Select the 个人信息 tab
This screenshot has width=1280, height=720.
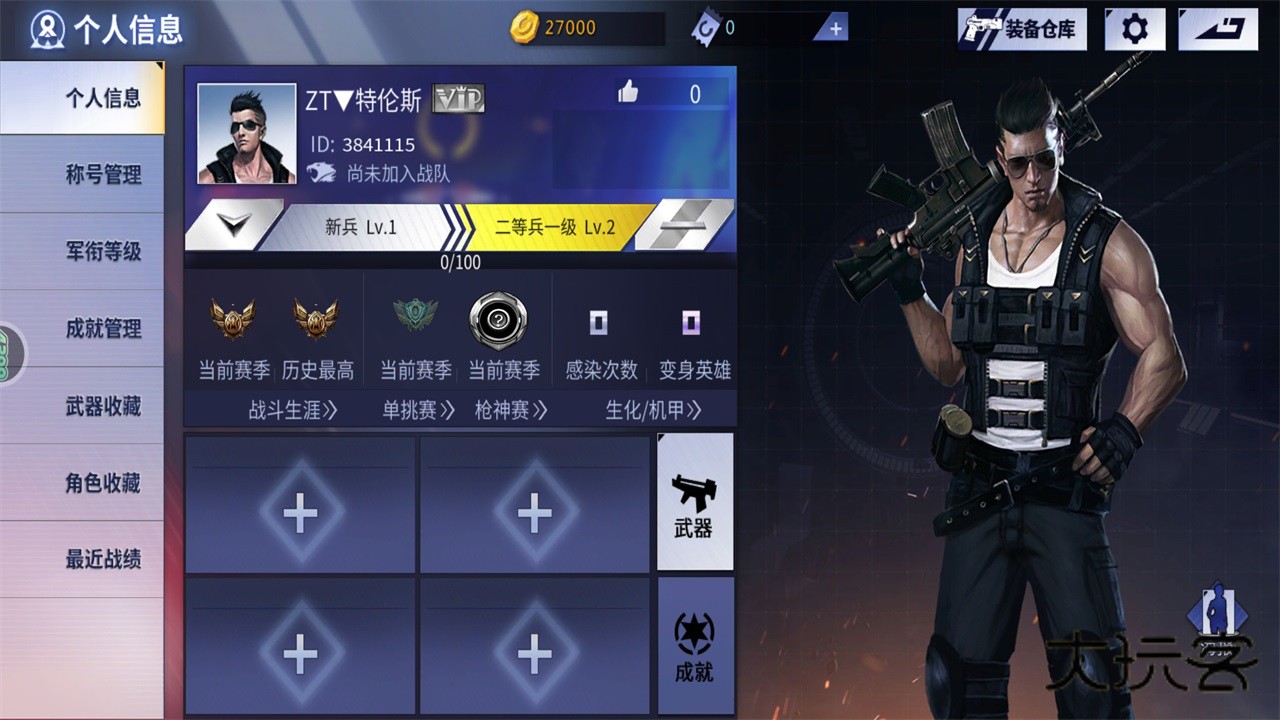[103, 98]
